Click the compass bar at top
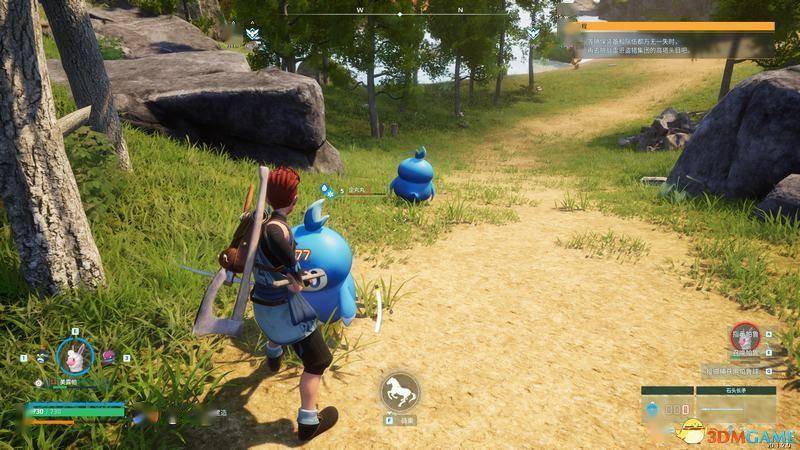The image size is (800, 450). coord(400,14)
